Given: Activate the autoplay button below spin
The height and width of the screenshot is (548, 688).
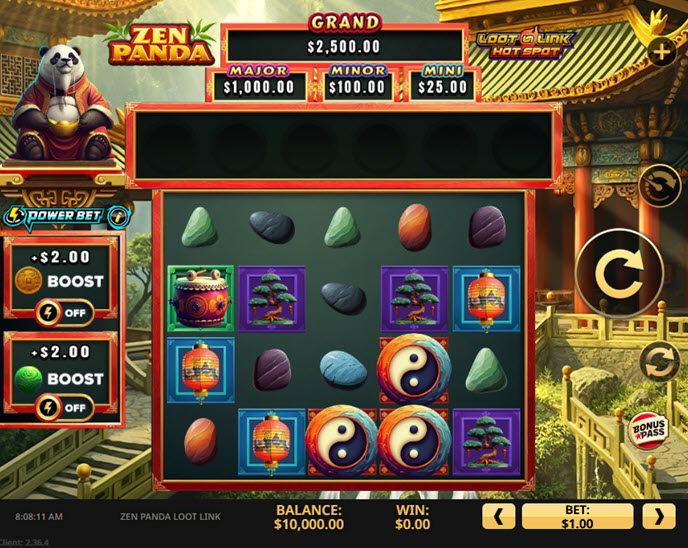Looking at the screenshot, I should point(659,361).
